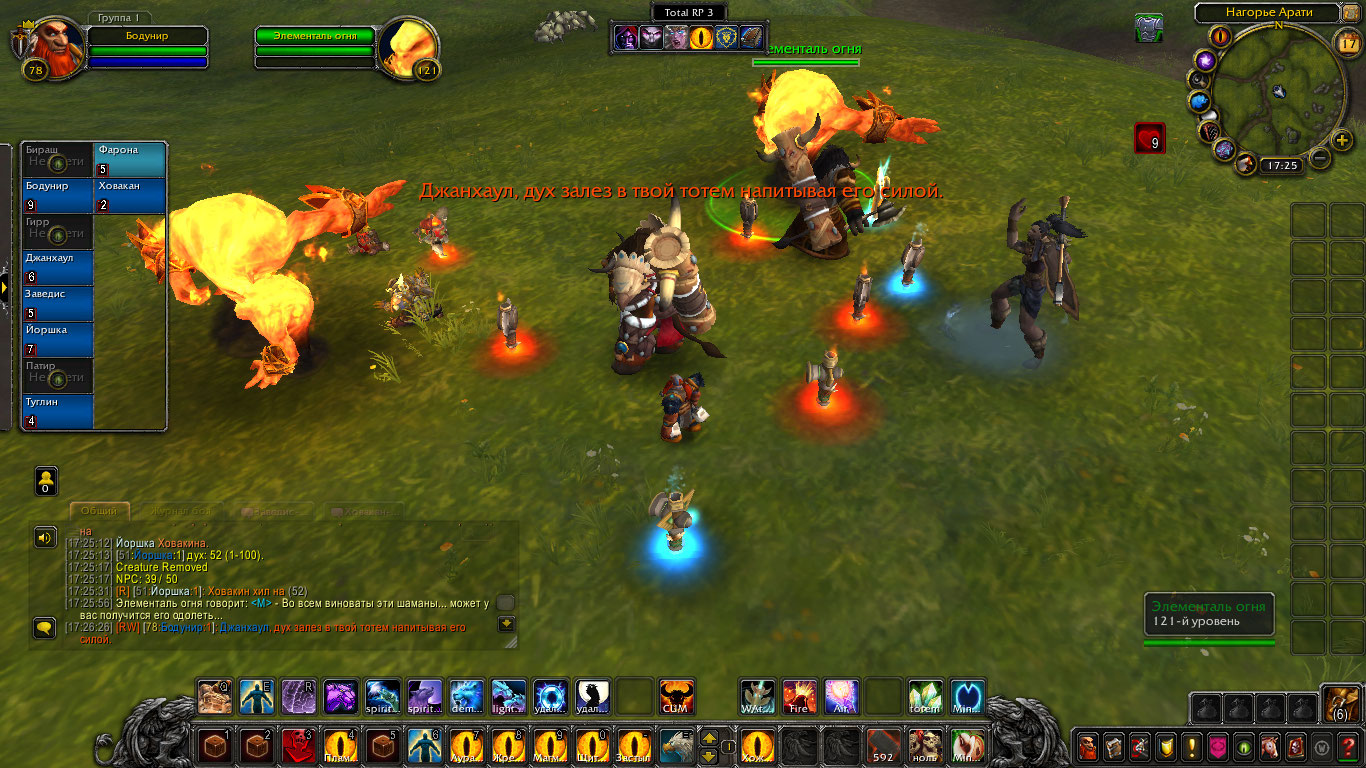Open the yellow shield achievements micro button
The image size is (1366, 768).
pyautogui.click(x=1165, y=746)
